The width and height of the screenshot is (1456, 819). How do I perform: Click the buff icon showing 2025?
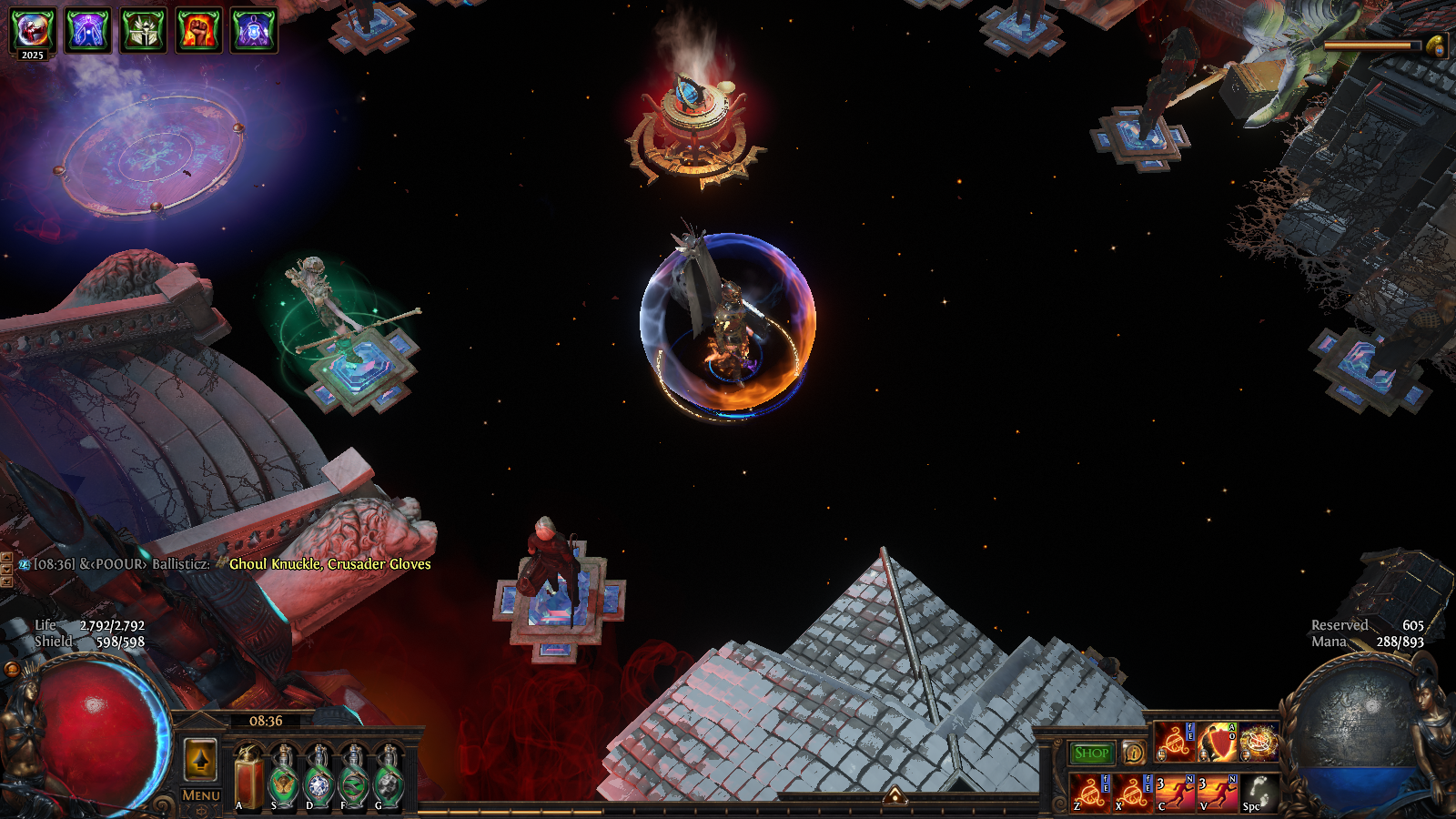pos(33,31)
